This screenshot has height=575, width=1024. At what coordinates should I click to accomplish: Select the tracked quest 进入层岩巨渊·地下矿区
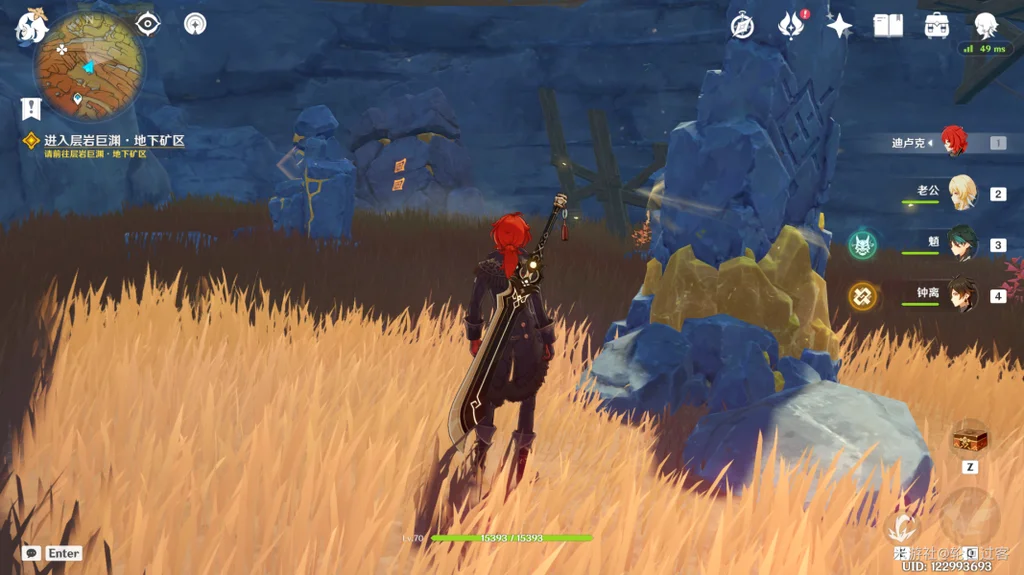click(x=113, y=142)
